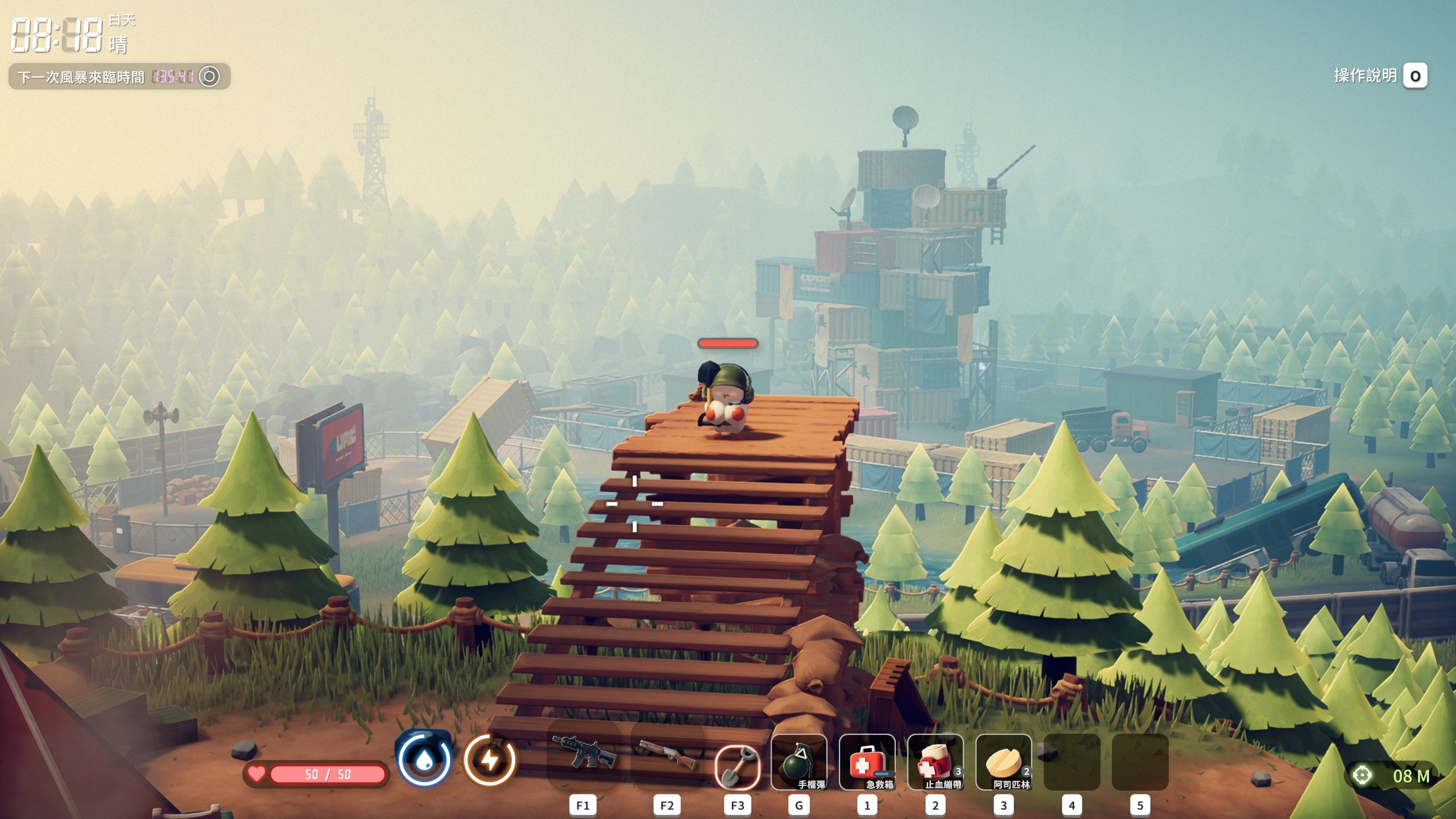The width and height of the screenshot is (1456, 819).
Task: Click the water droplet hydration icon
Action: click(x=424, y=760)
